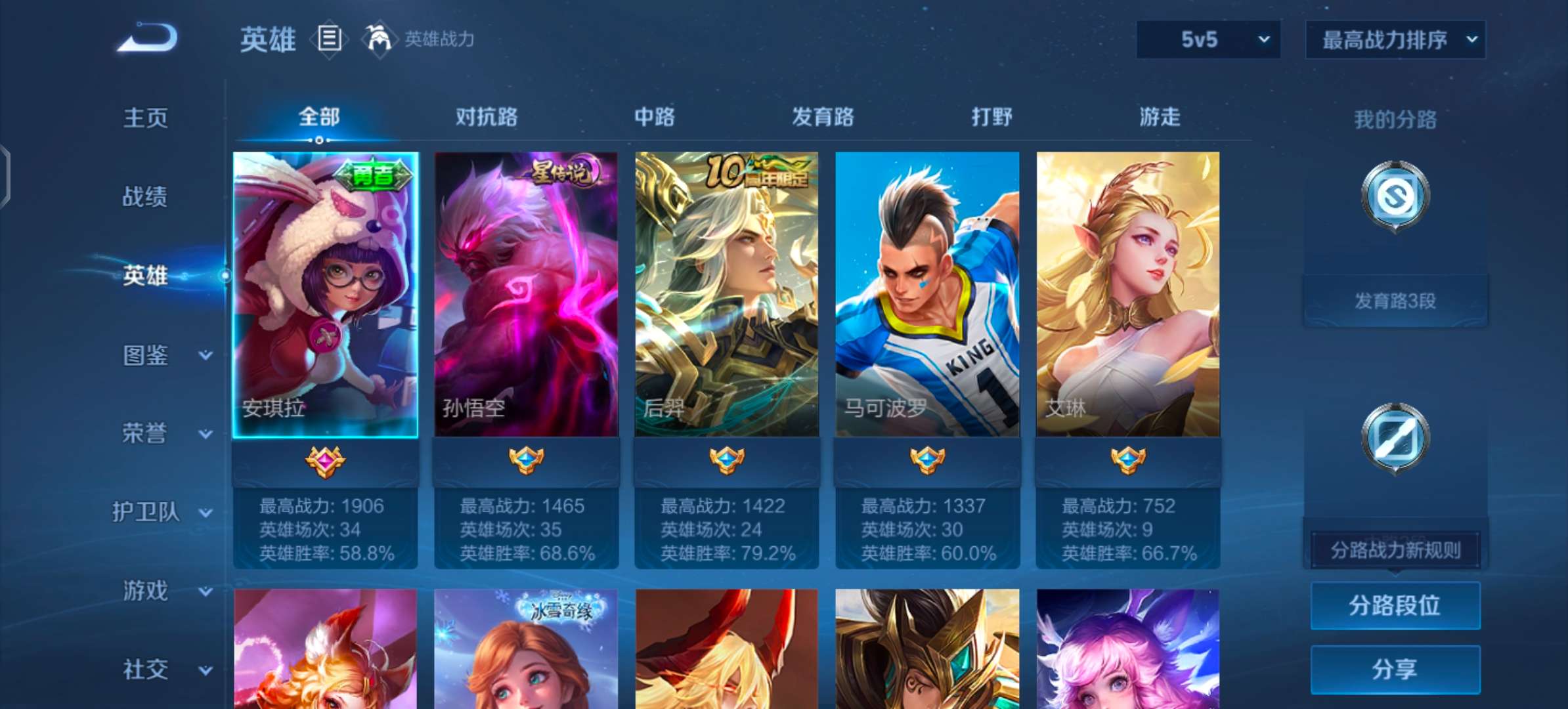Open the hero list icon beside 英雄 title

(329, 39)
